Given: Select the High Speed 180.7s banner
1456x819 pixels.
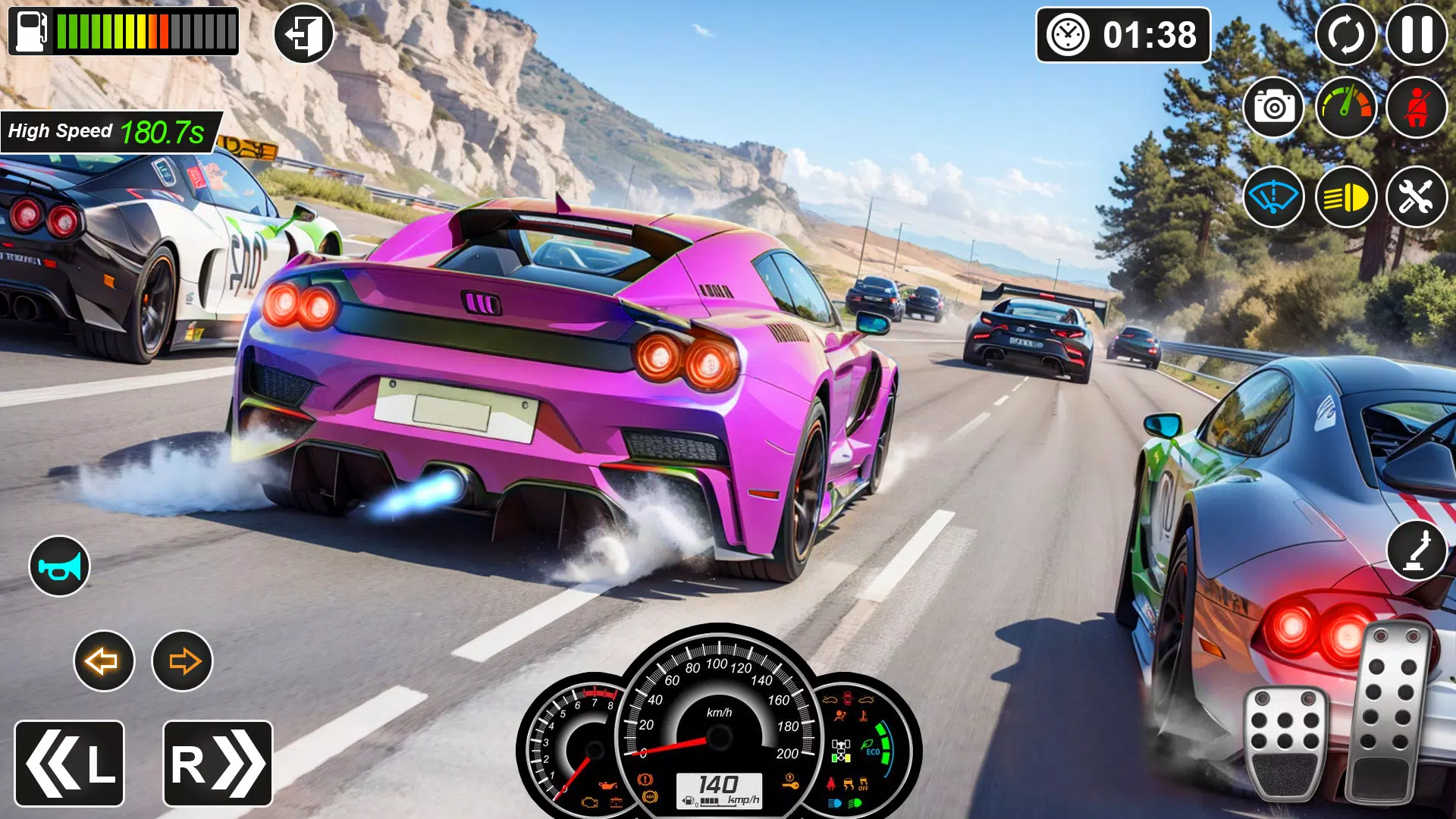Looking at the screenshot, I should 108,130.
